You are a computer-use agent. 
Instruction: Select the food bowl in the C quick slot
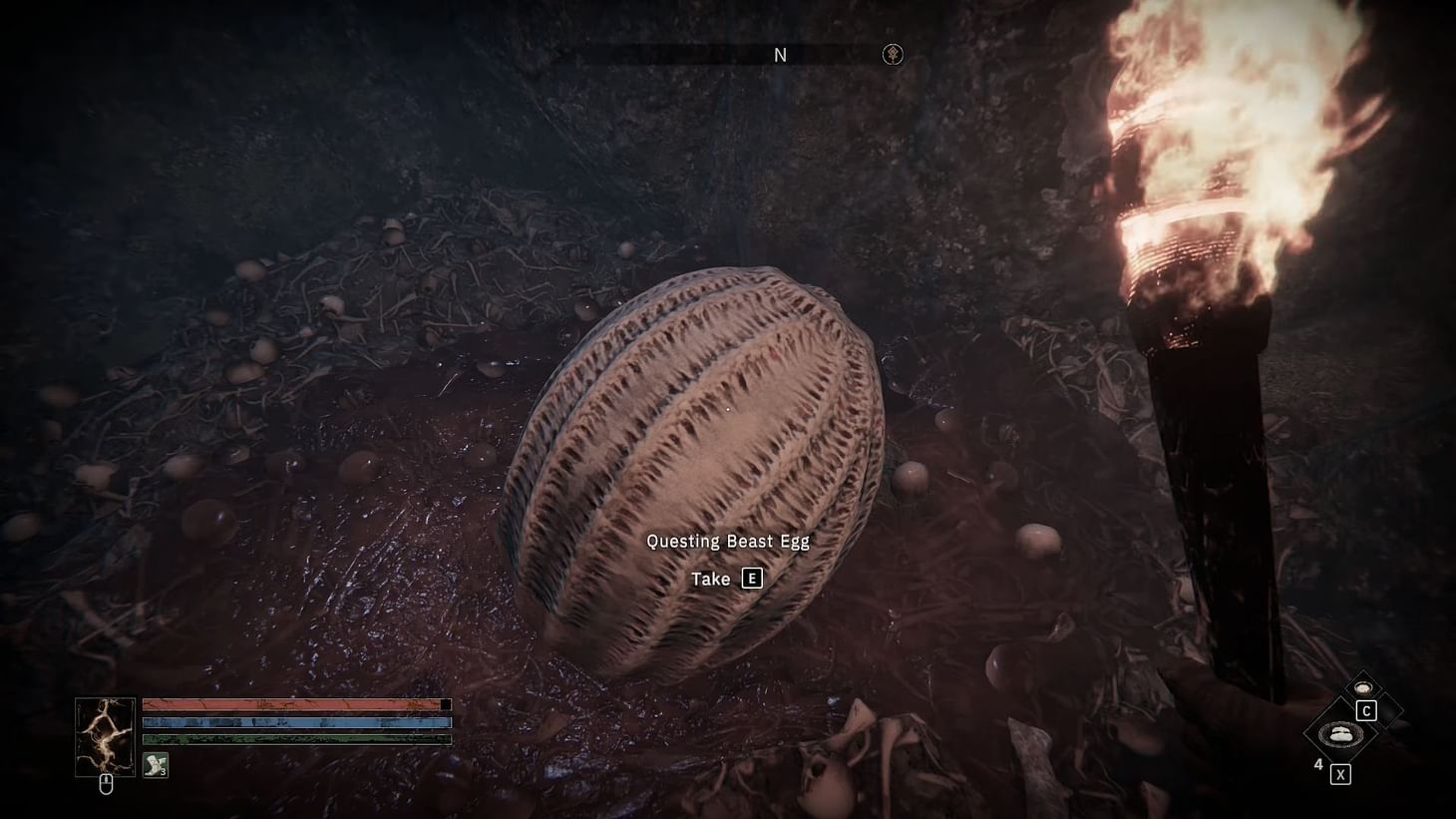pyautogui.click(x=1363, y=688)
